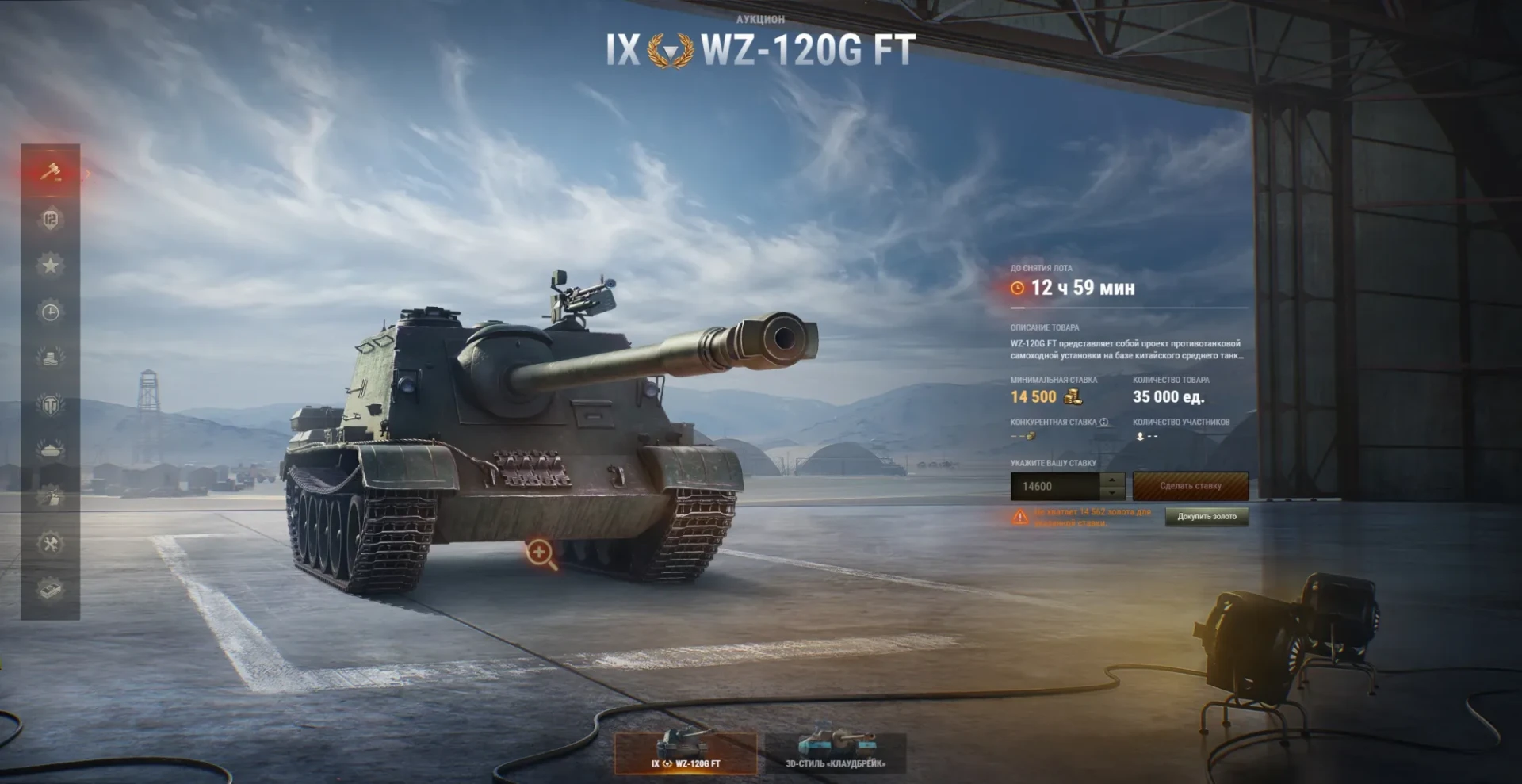1522x784 pixels.
Task: Click the "Сделать ставку" bid button
Action: (x=1190, y=486)
